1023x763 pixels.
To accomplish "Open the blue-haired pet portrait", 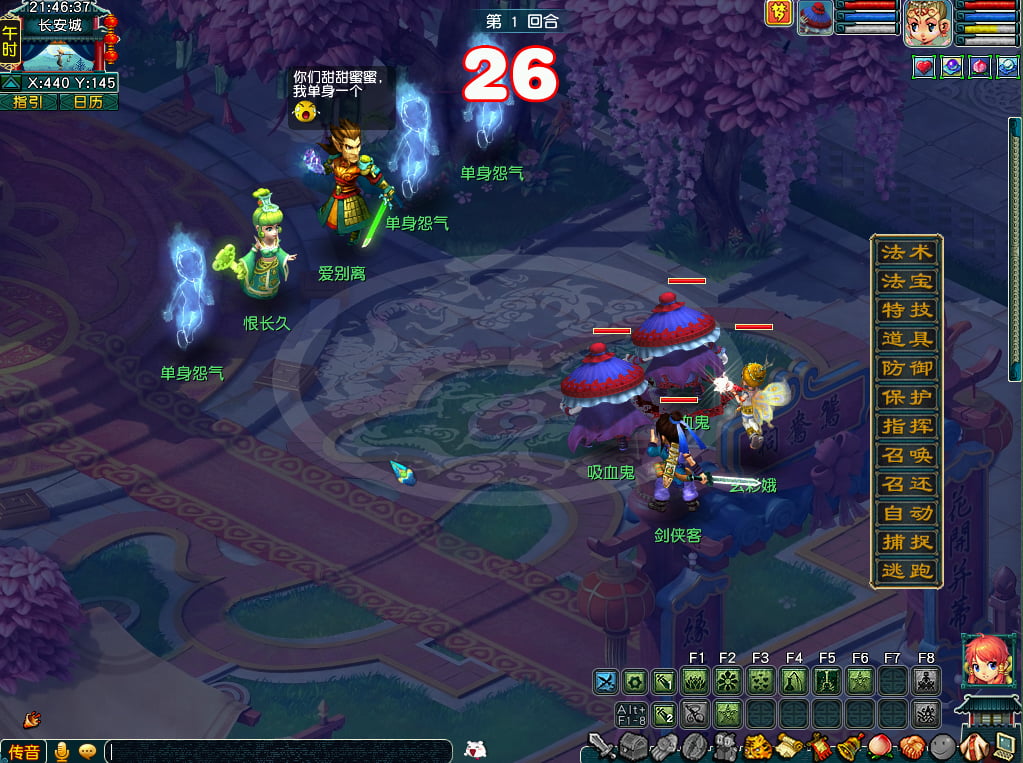I will (x=815, y=18).
